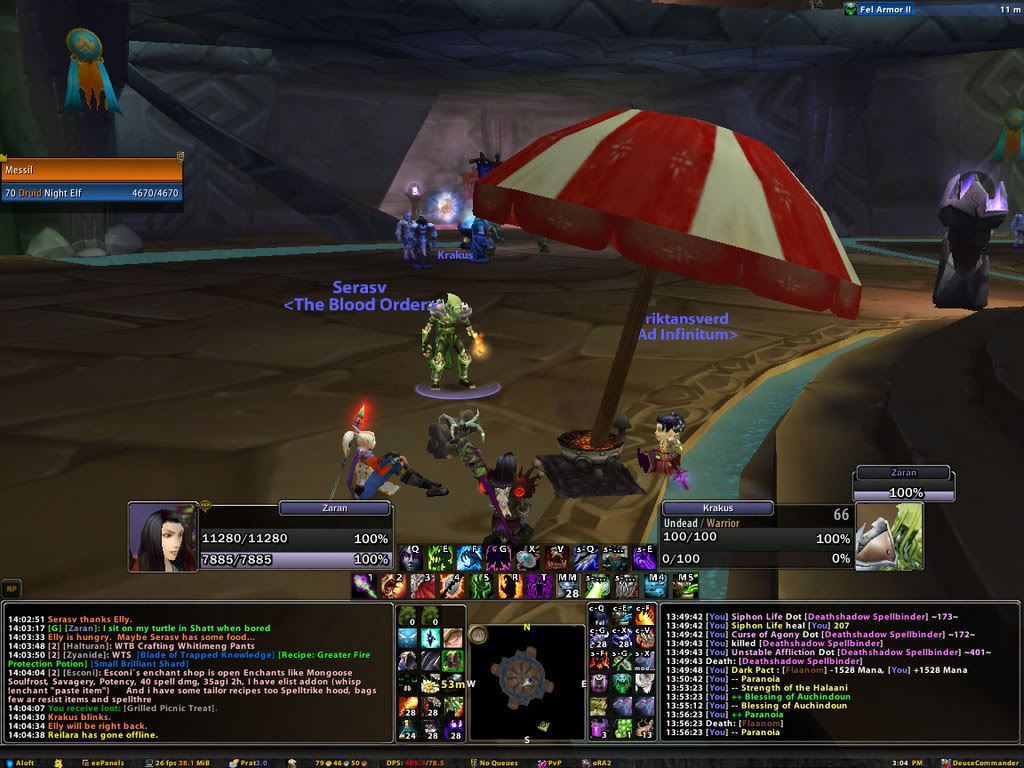Activate the fiery silhouette ability on R

pos(511,586)
